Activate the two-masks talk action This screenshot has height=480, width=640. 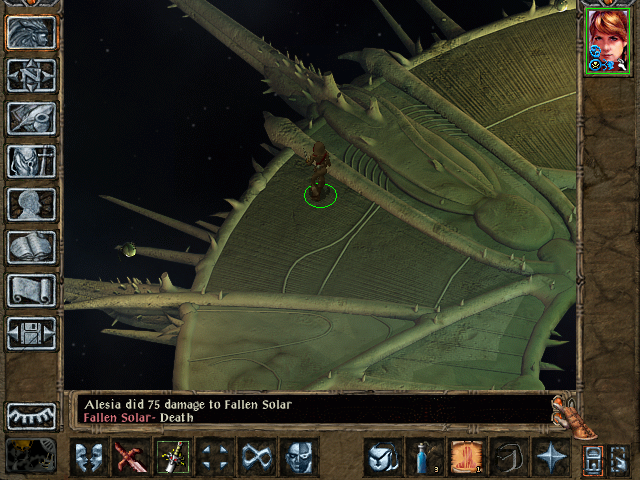coord(89,457)
